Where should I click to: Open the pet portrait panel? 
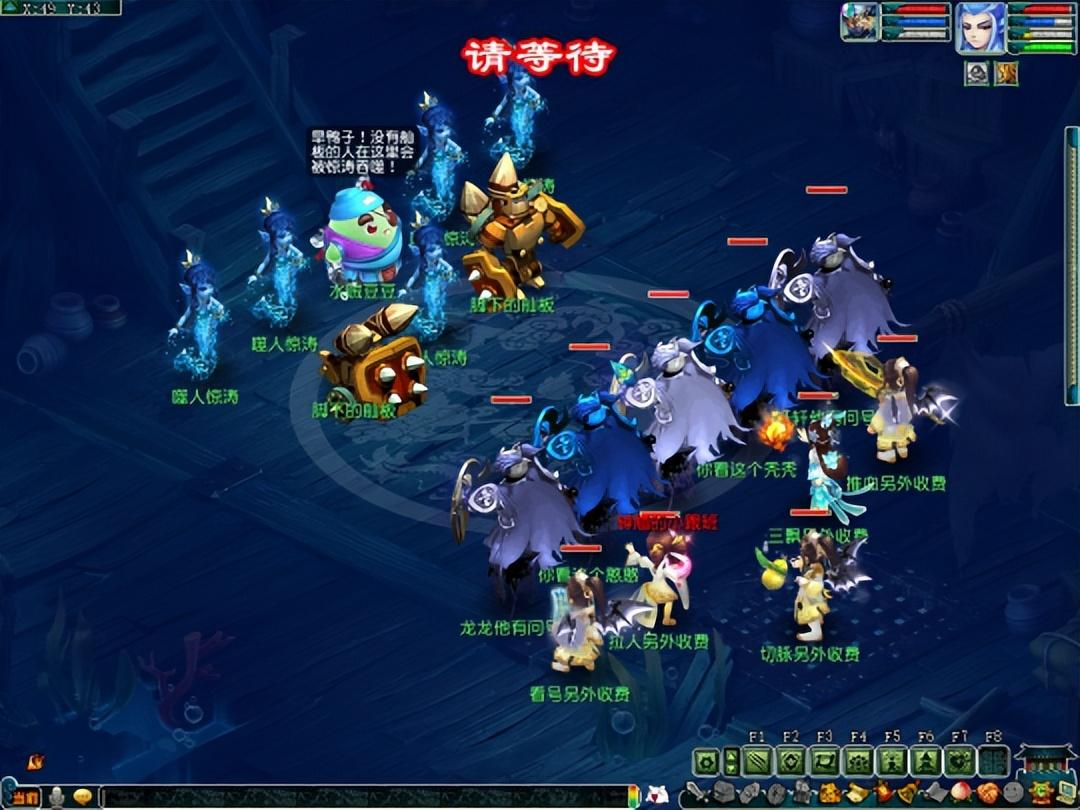[859, 23]
